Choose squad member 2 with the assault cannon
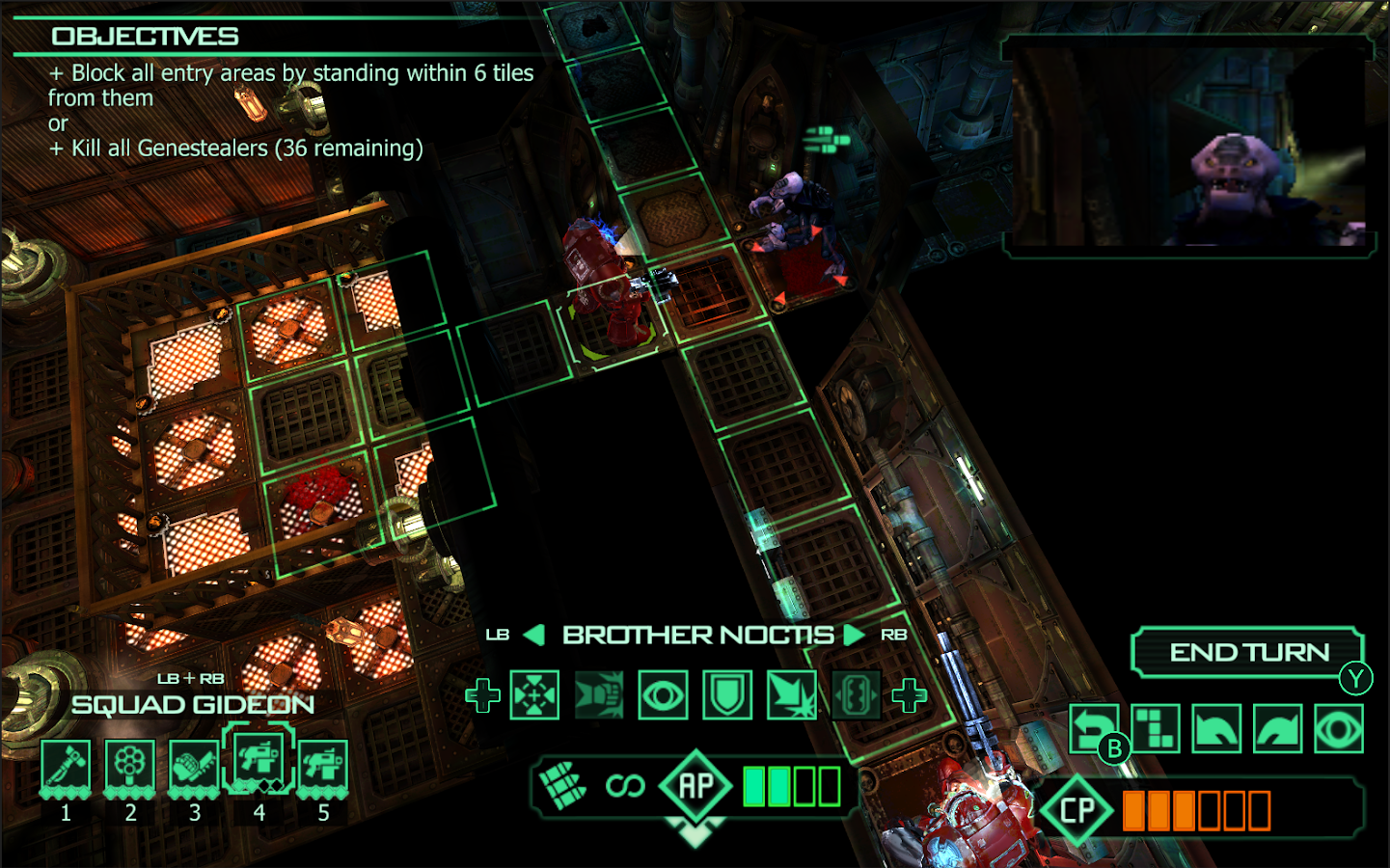 130,766
